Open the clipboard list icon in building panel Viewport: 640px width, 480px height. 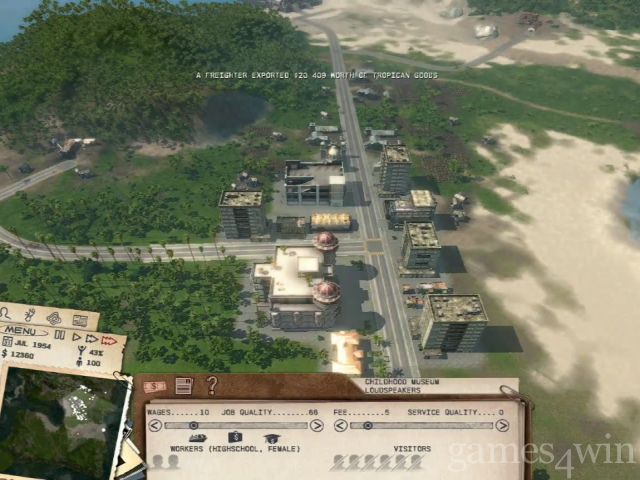(184, 385)
